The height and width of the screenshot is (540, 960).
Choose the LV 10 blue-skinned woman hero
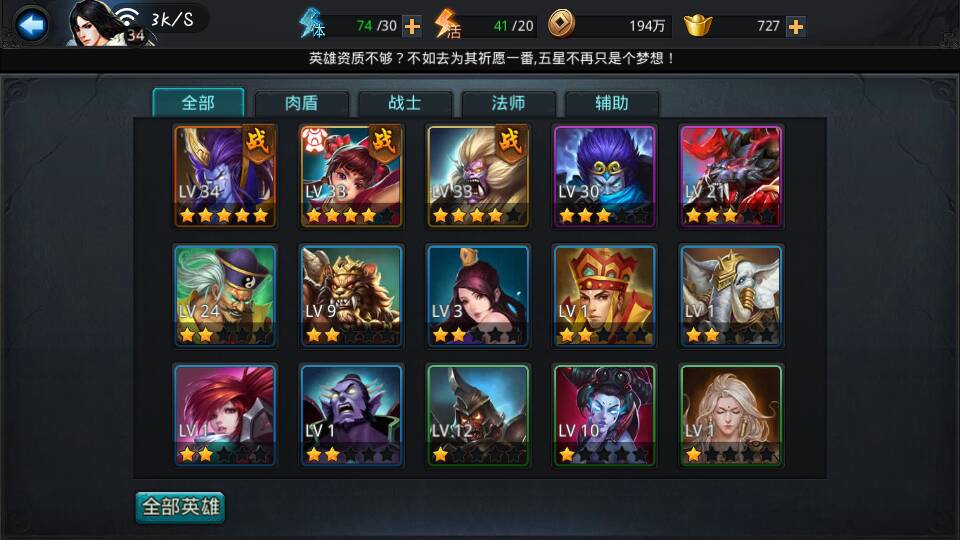604,415
